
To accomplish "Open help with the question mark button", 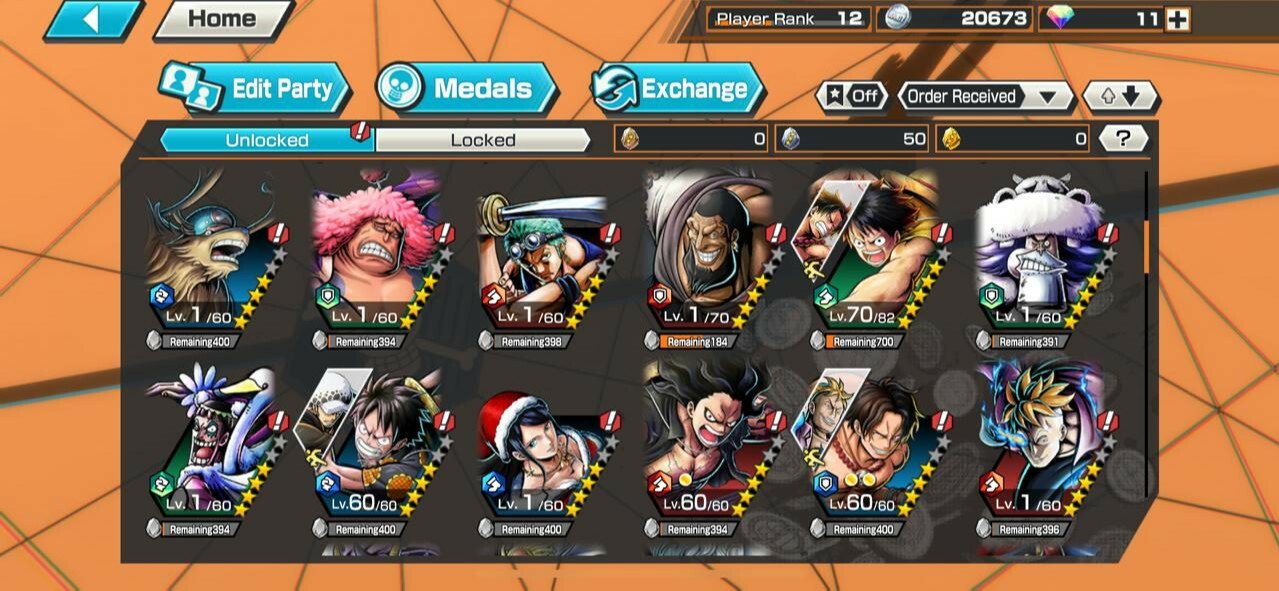I will (x=1123, y=139).
